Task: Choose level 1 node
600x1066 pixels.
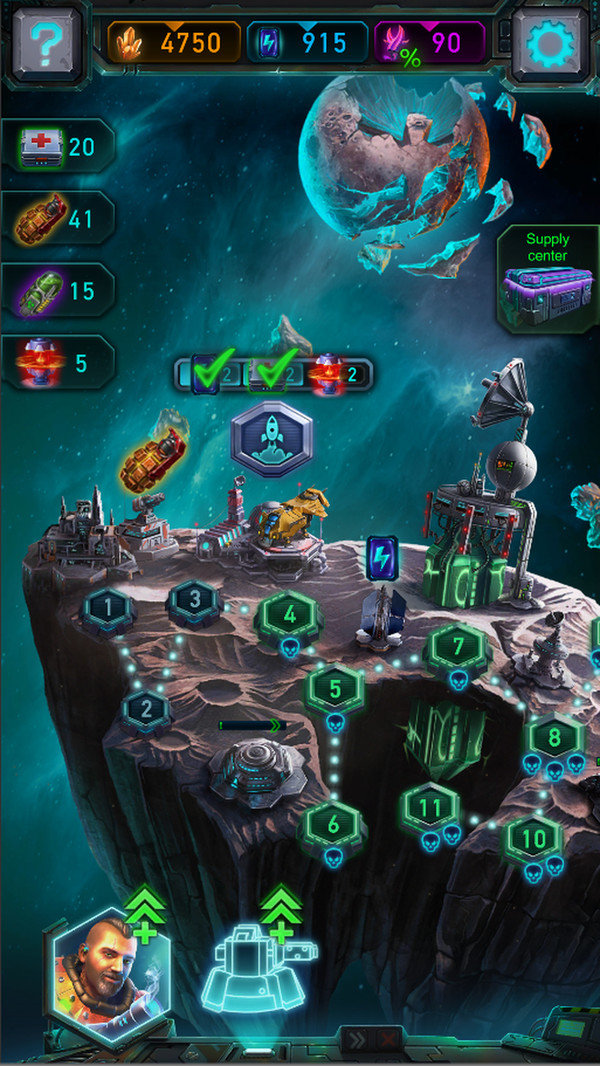Action: tap(107, 606)
